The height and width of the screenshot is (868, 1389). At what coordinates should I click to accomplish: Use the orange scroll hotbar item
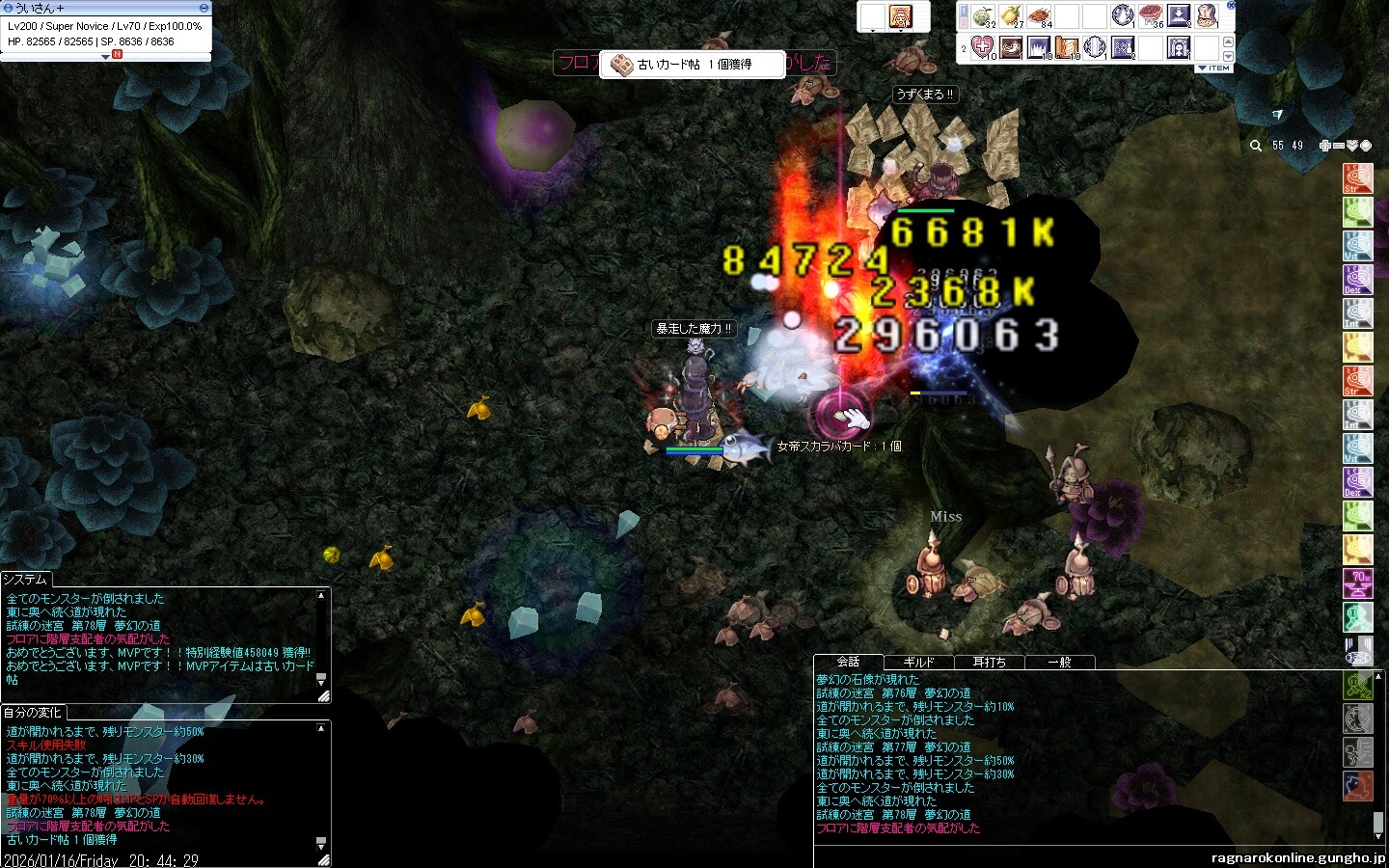coord(1067,47)
